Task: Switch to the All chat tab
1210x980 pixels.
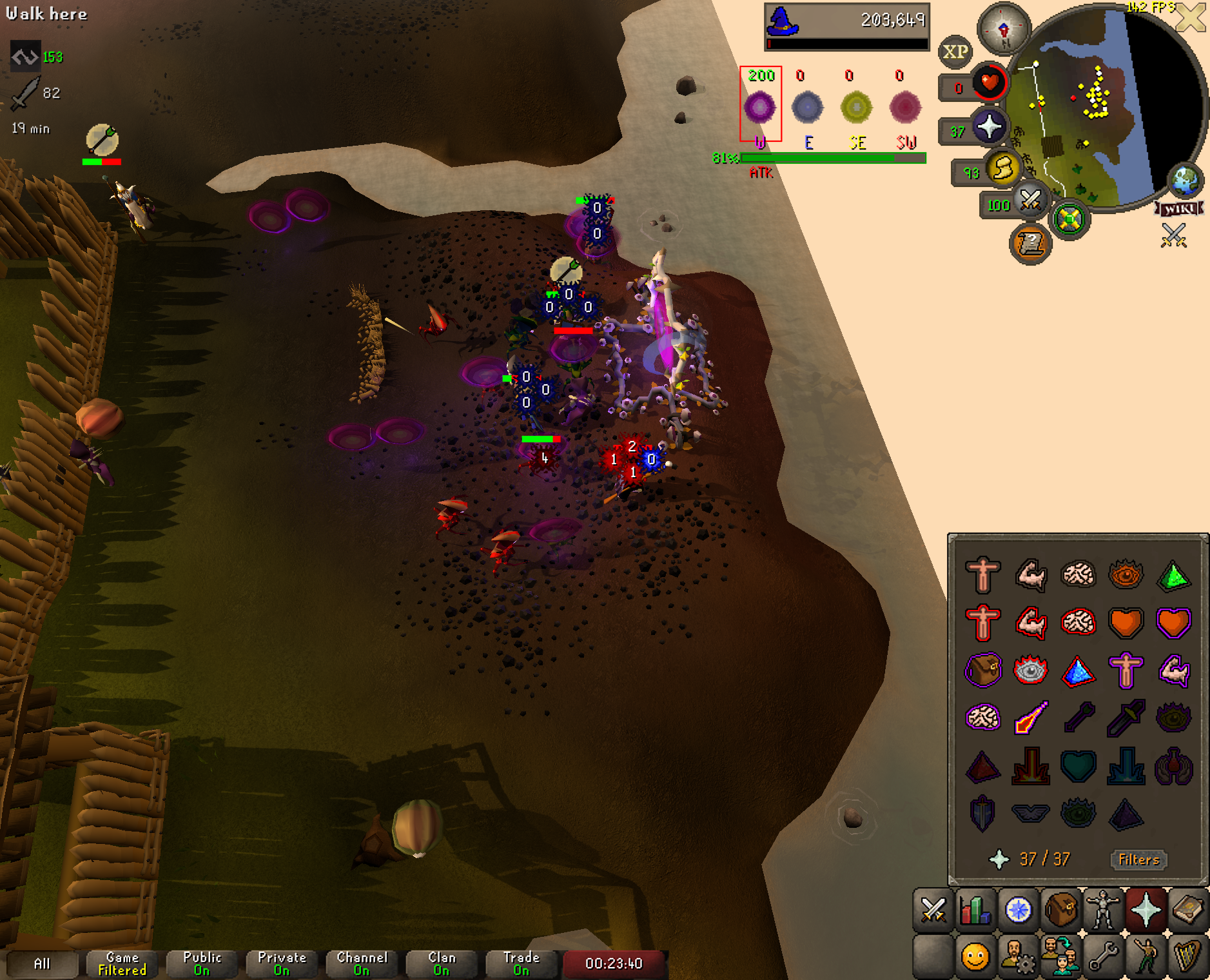Action: (41, 964)
